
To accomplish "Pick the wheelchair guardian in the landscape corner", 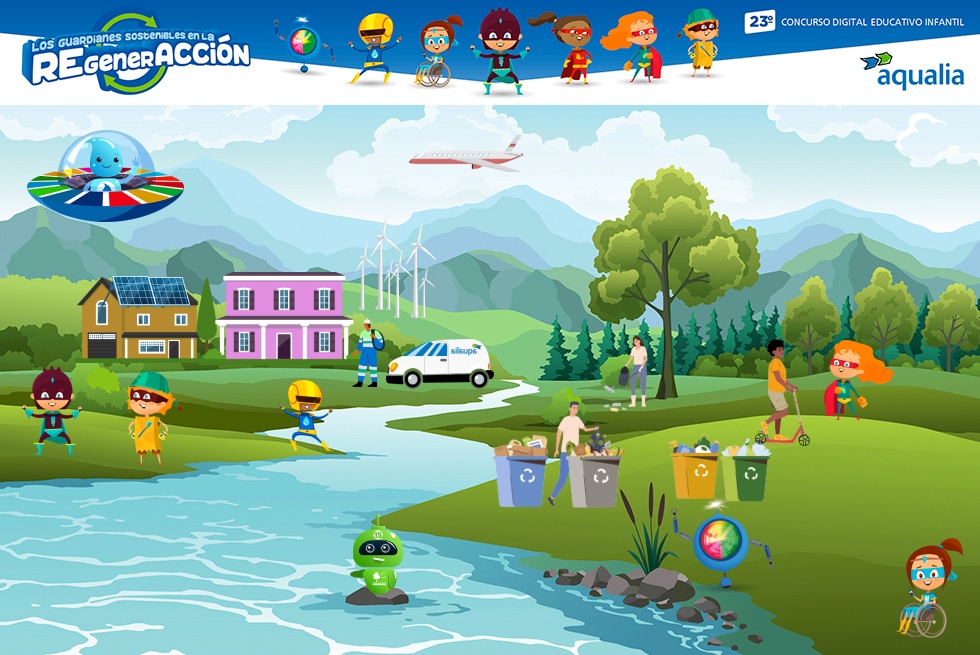I will click(929, 587).
